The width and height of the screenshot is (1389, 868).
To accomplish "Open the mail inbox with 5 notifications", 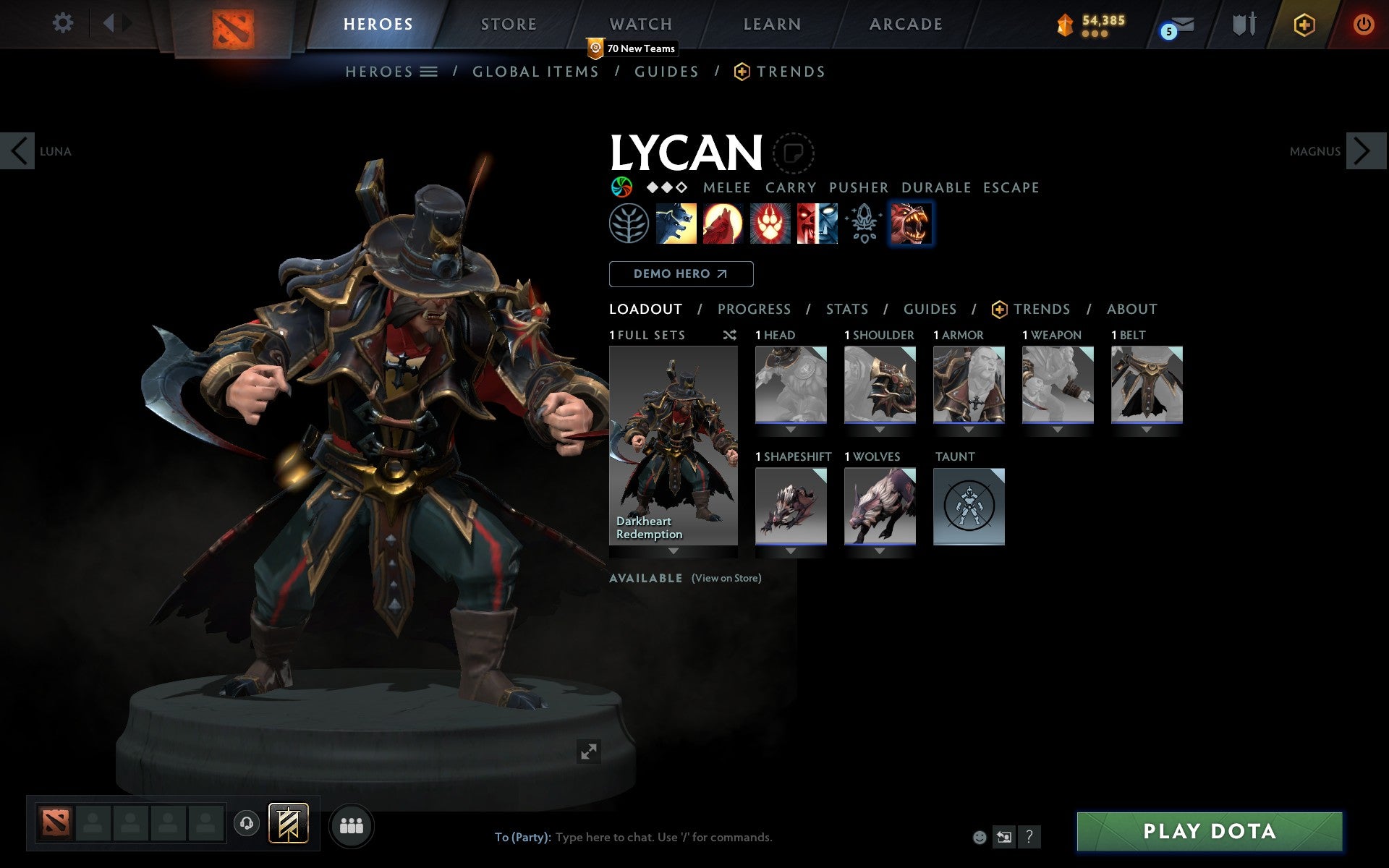I will point(1181,25).
